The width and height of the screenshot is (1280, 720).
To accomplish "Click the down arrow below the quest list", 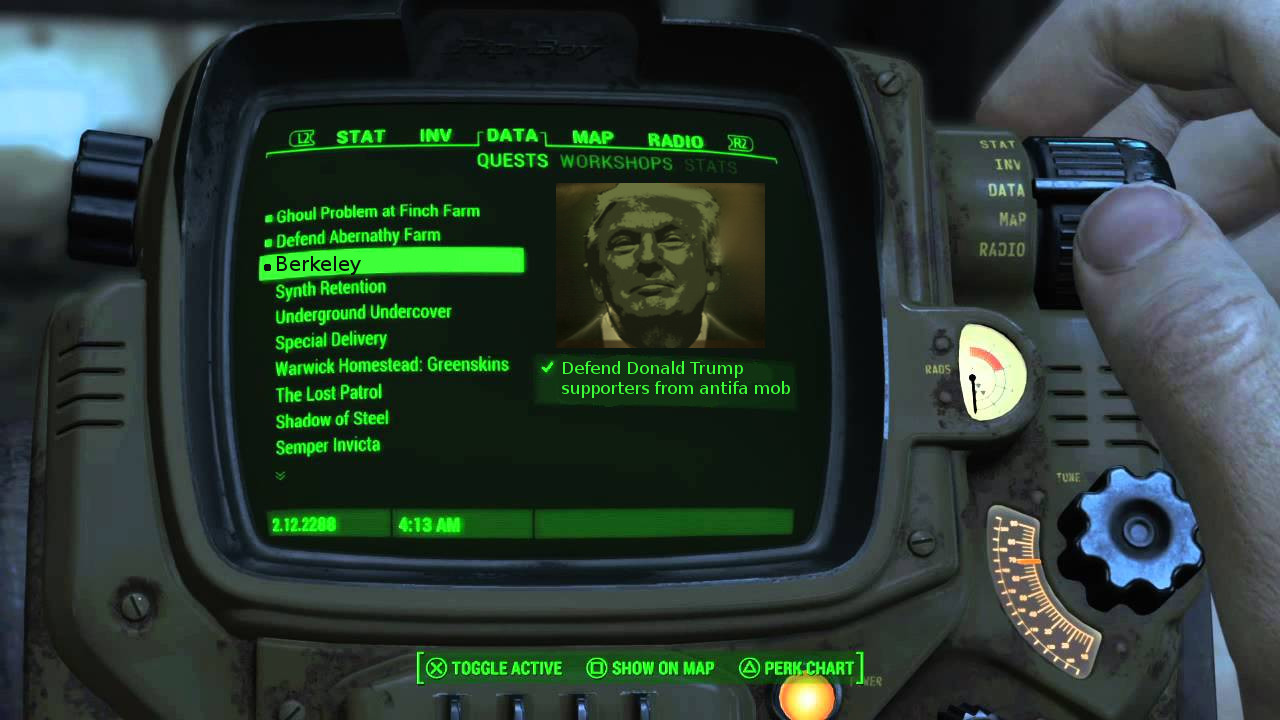I will 280,476.
